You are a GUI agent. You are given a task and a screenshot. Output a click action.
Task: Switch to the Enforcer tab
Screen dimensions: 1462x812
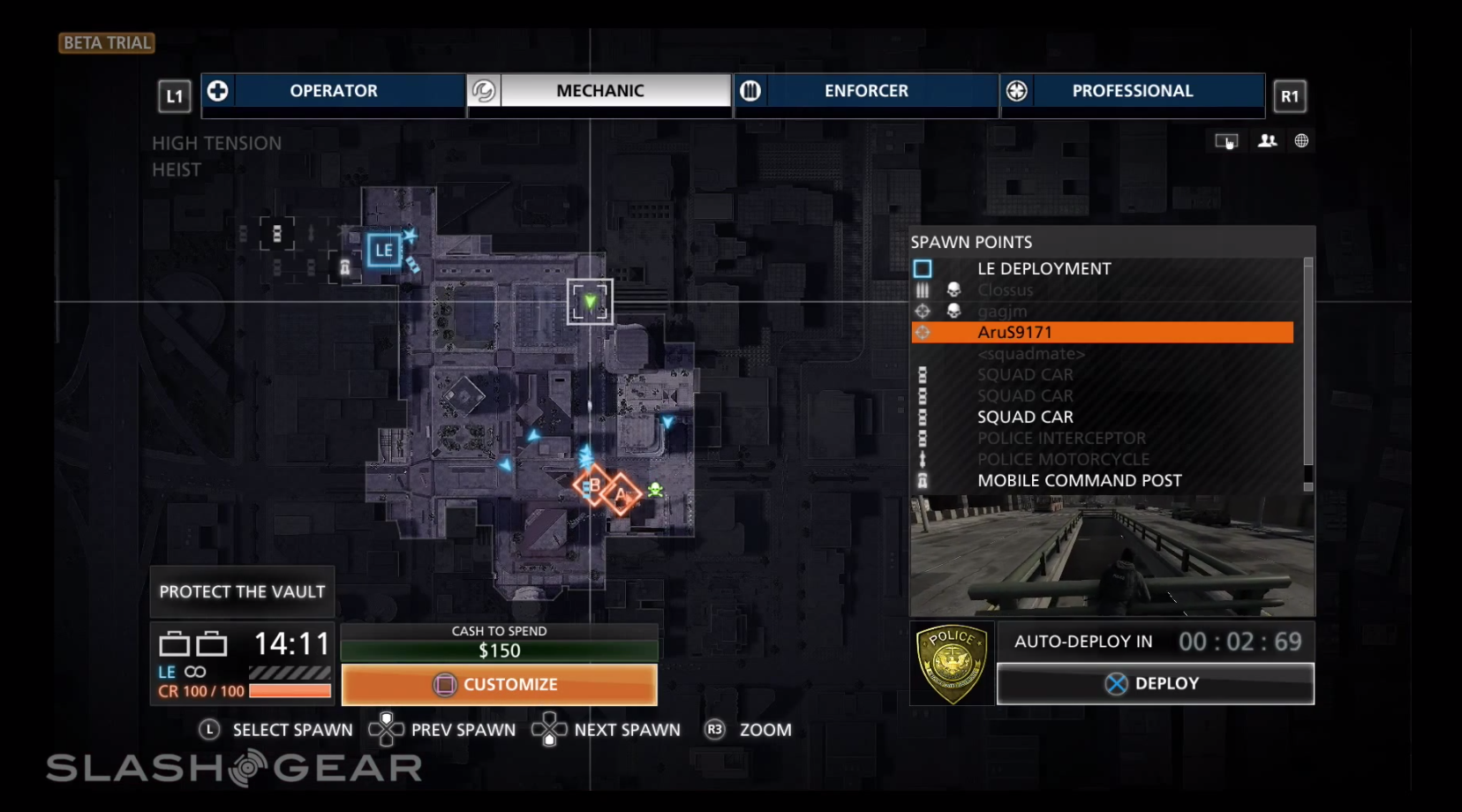866,90
